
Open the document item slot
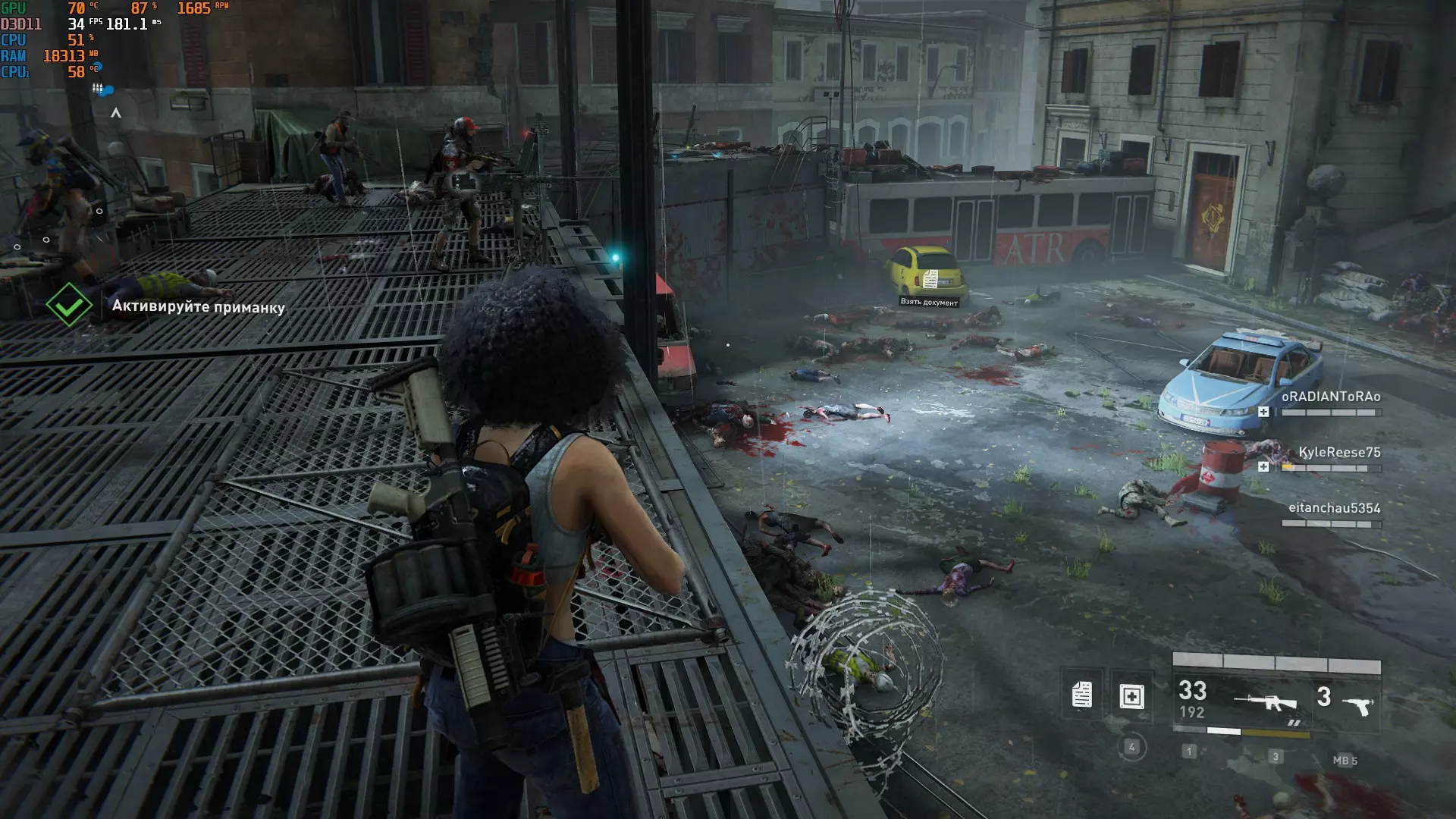click(x=1081, y=695)
